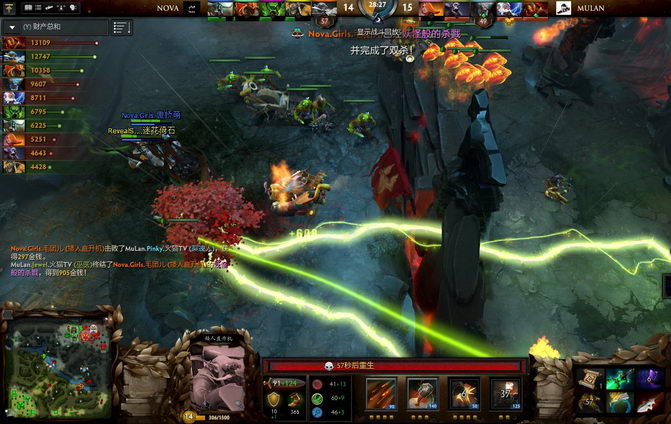Screen dimensions: 671x424
Task: Open the main menu button in top-left corner
Action: click(x=10, y=8)
